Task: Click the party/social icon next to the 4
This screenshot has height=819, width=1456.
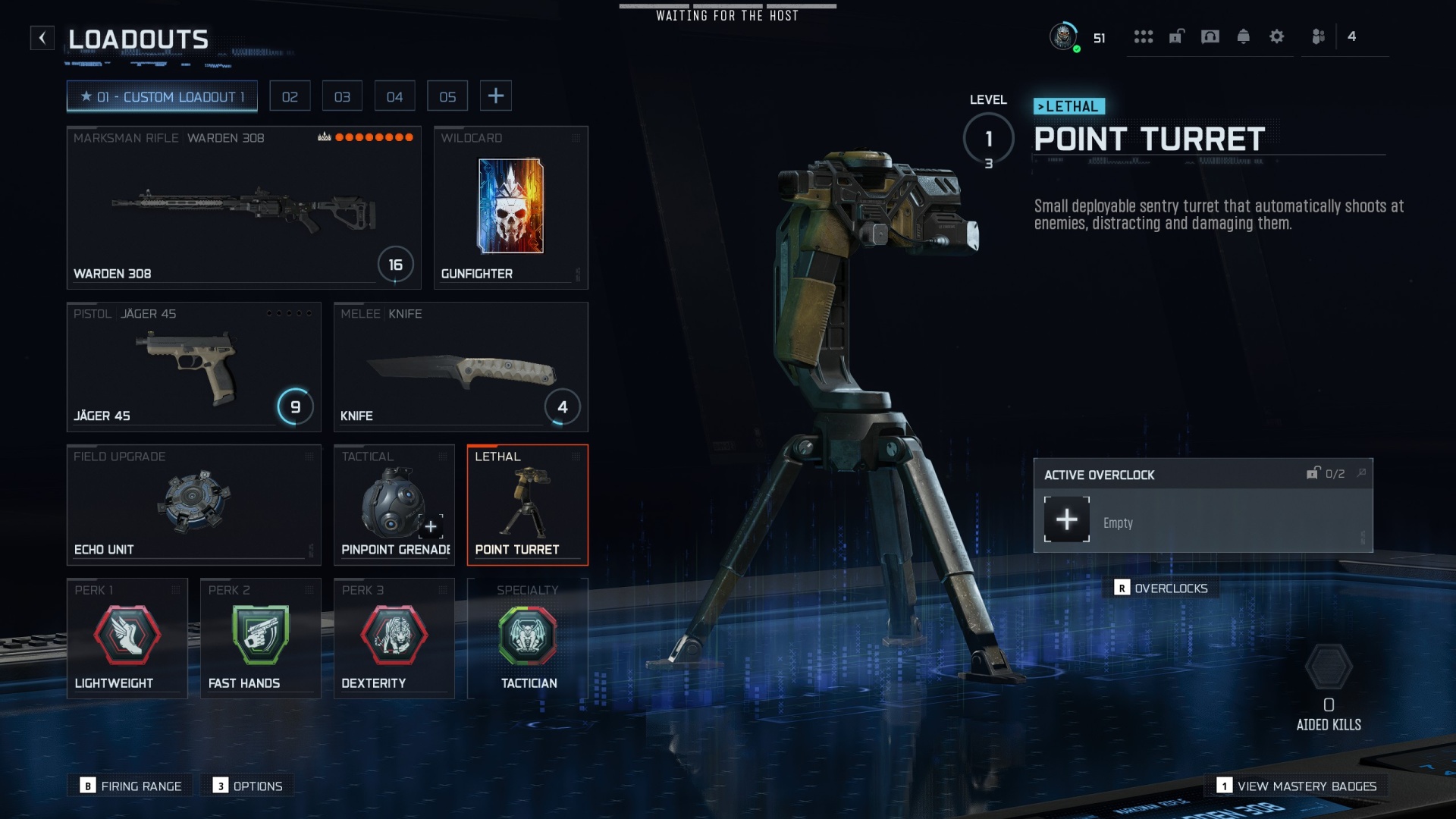Action: (x=1317, y=36)
